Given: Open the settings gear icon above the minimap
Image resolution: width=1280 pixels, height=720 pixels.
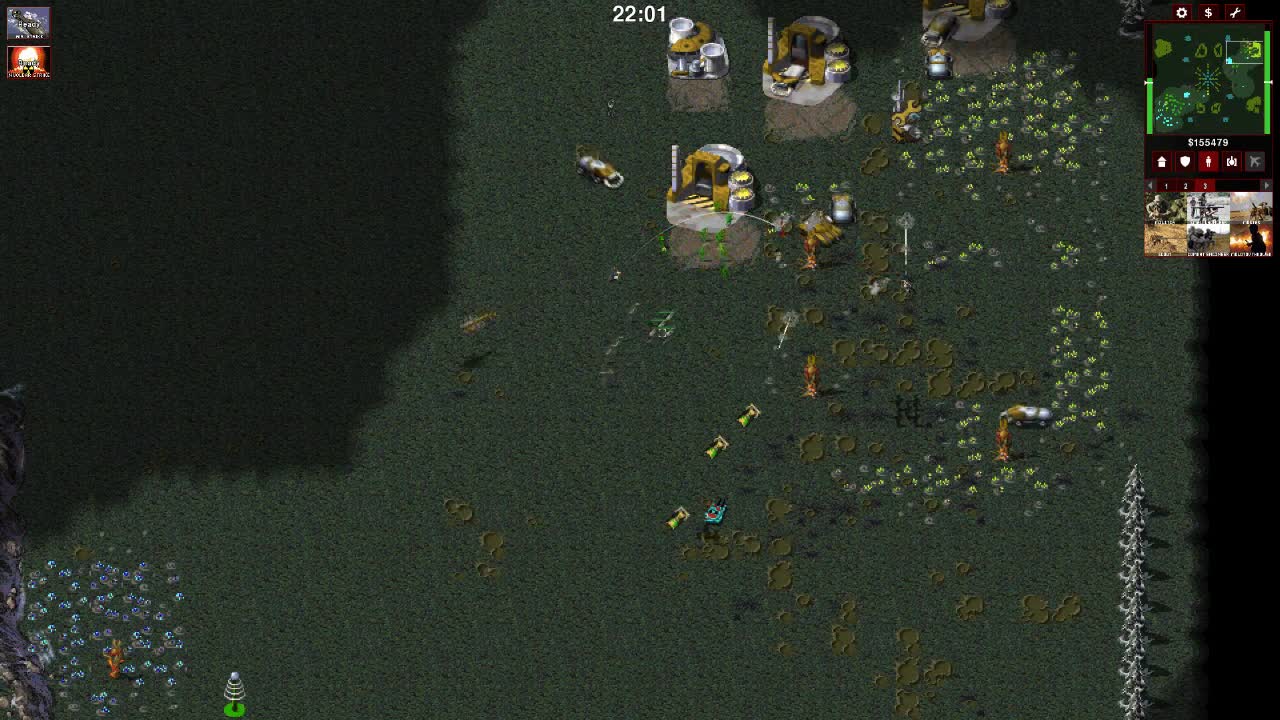Looking at the screenshot, I should click(1181, 13).
